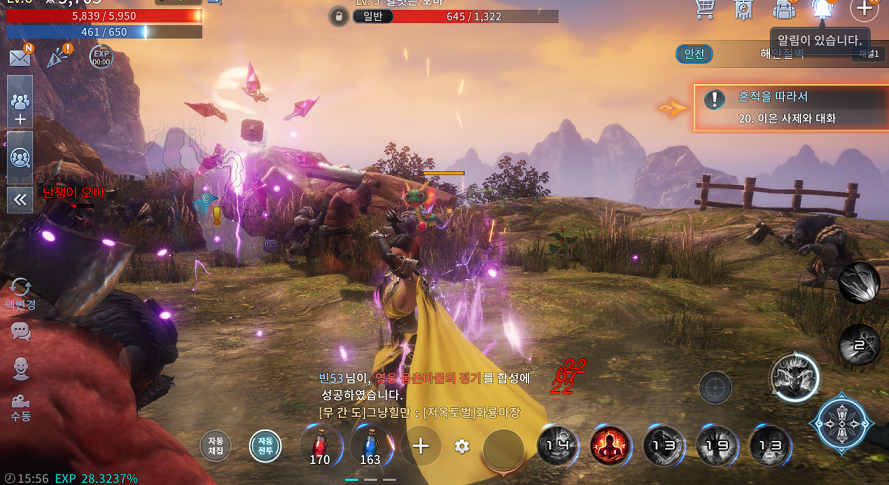Open the chat bubble icon

(x=20, y=331)
